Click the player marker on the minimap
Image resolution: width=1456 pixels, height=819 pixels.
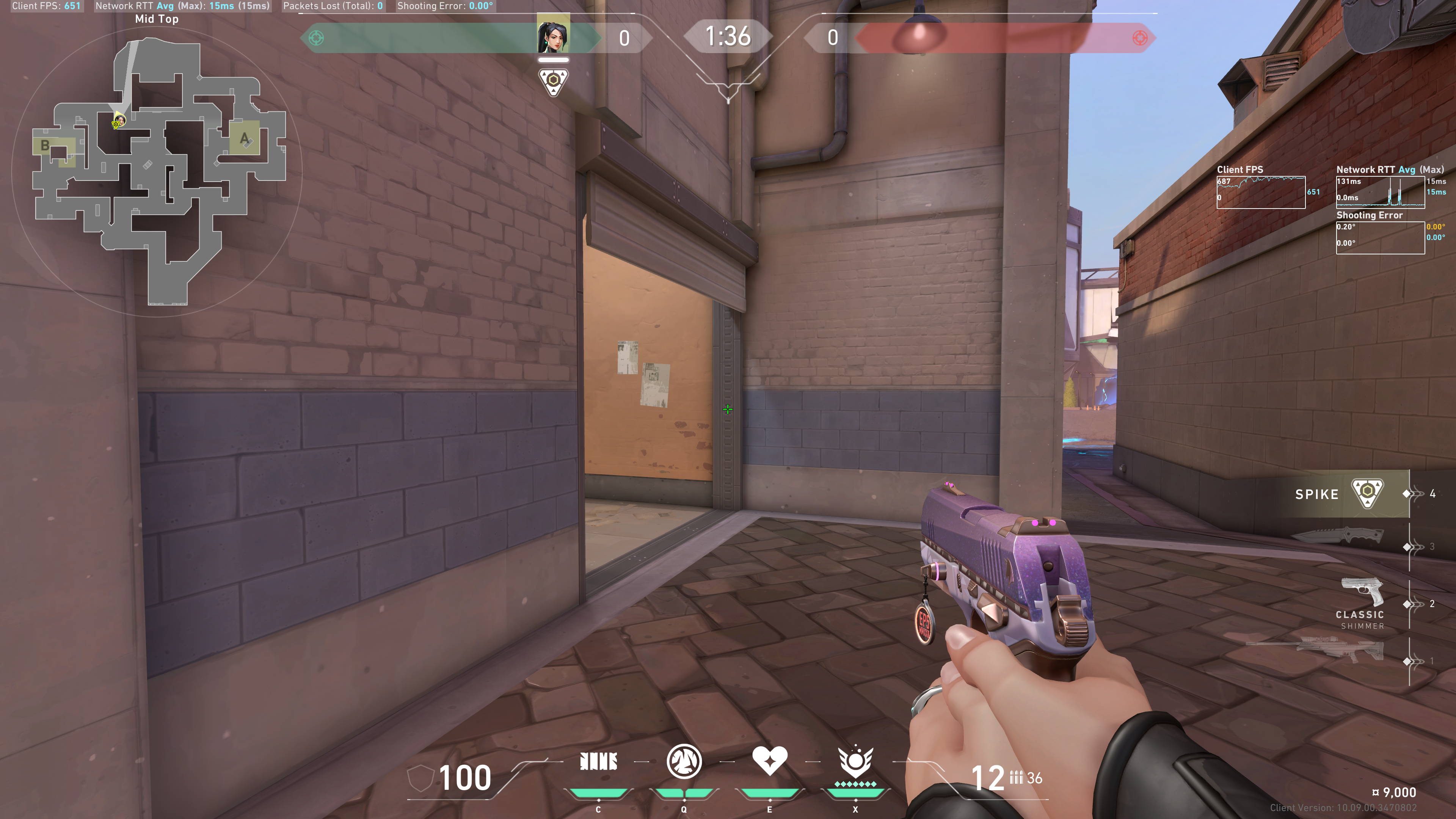(x=118, y=121)
